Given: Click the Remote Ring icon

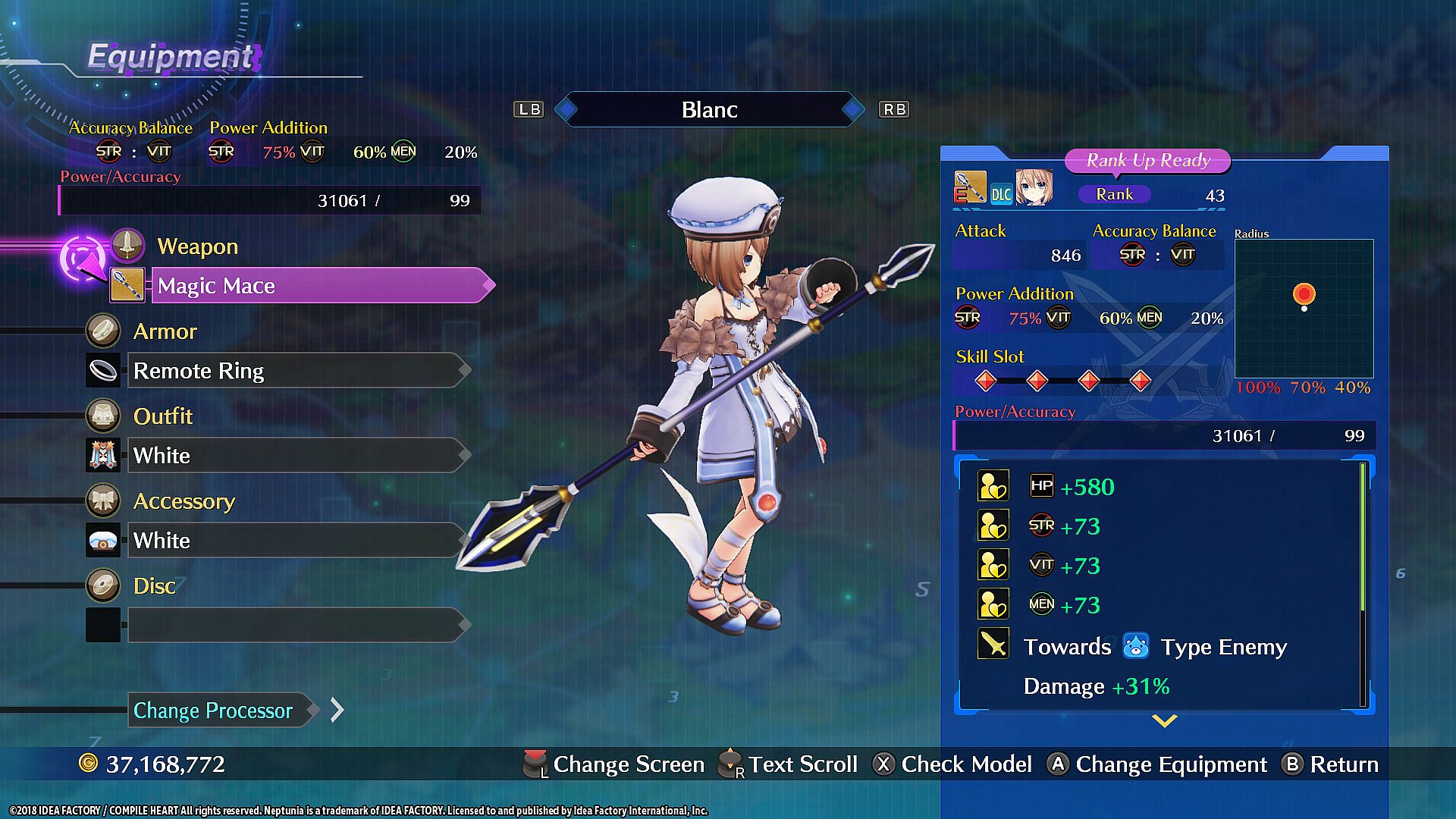Looking at the screenshot, I should 103,371.
